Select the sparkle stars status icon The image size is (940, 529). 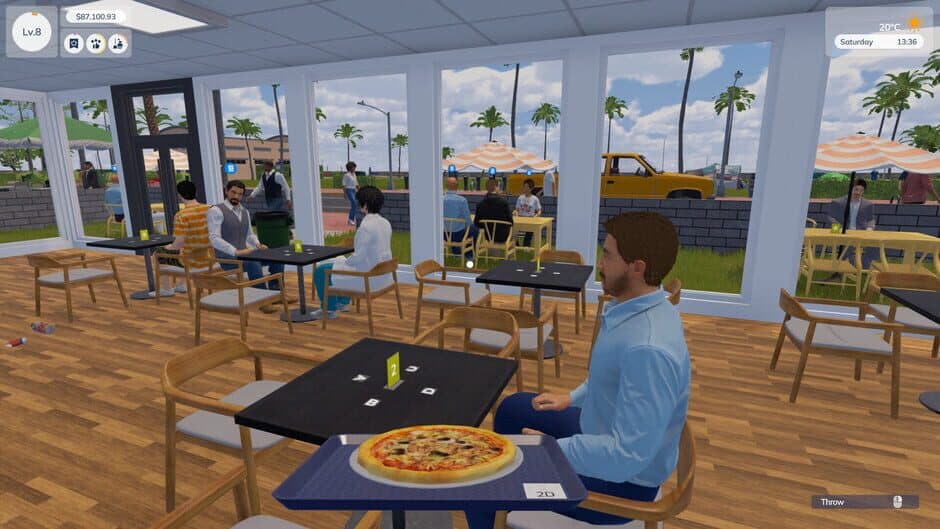click(x=96, y=43)
